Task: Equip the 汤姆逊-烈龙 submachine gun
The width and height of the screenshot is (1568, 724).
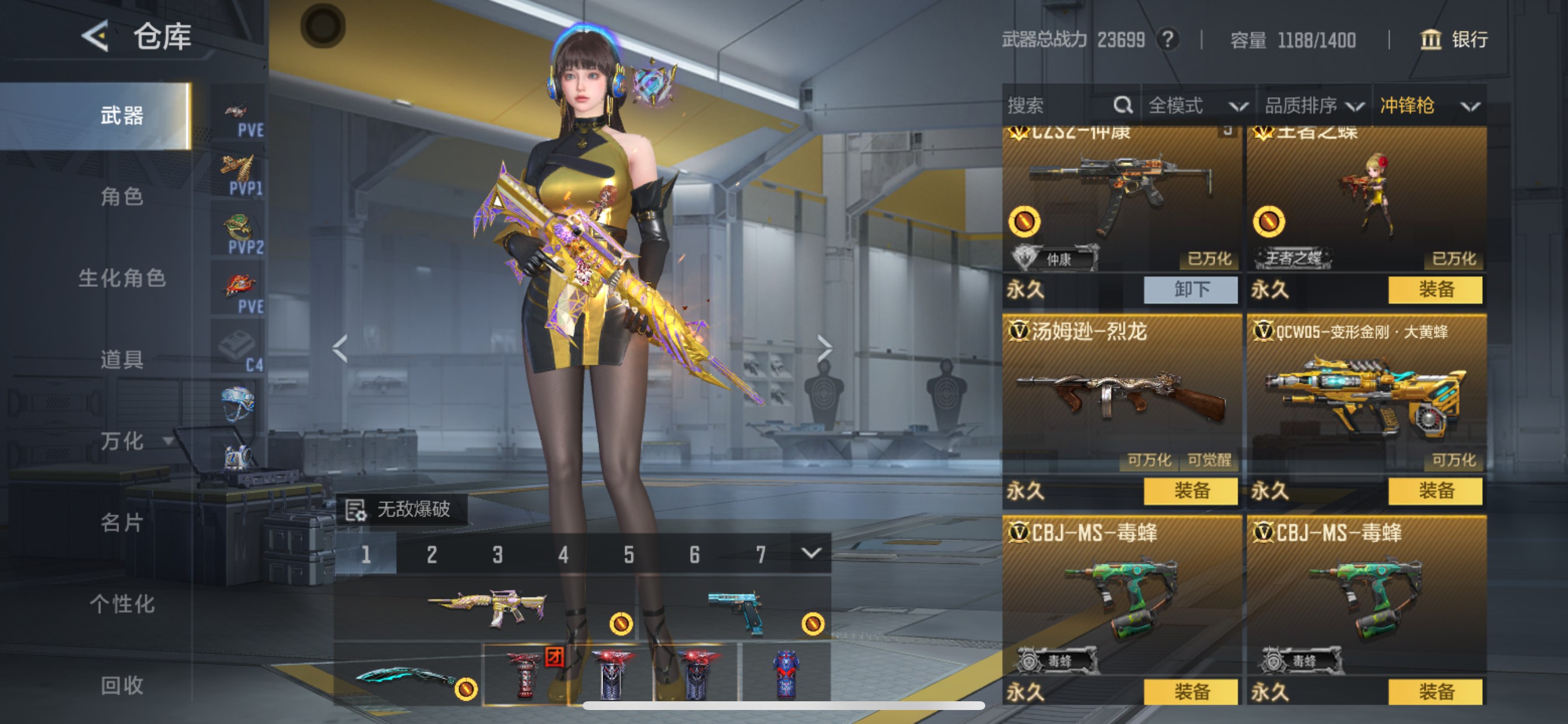Action: click(1190, 490)
